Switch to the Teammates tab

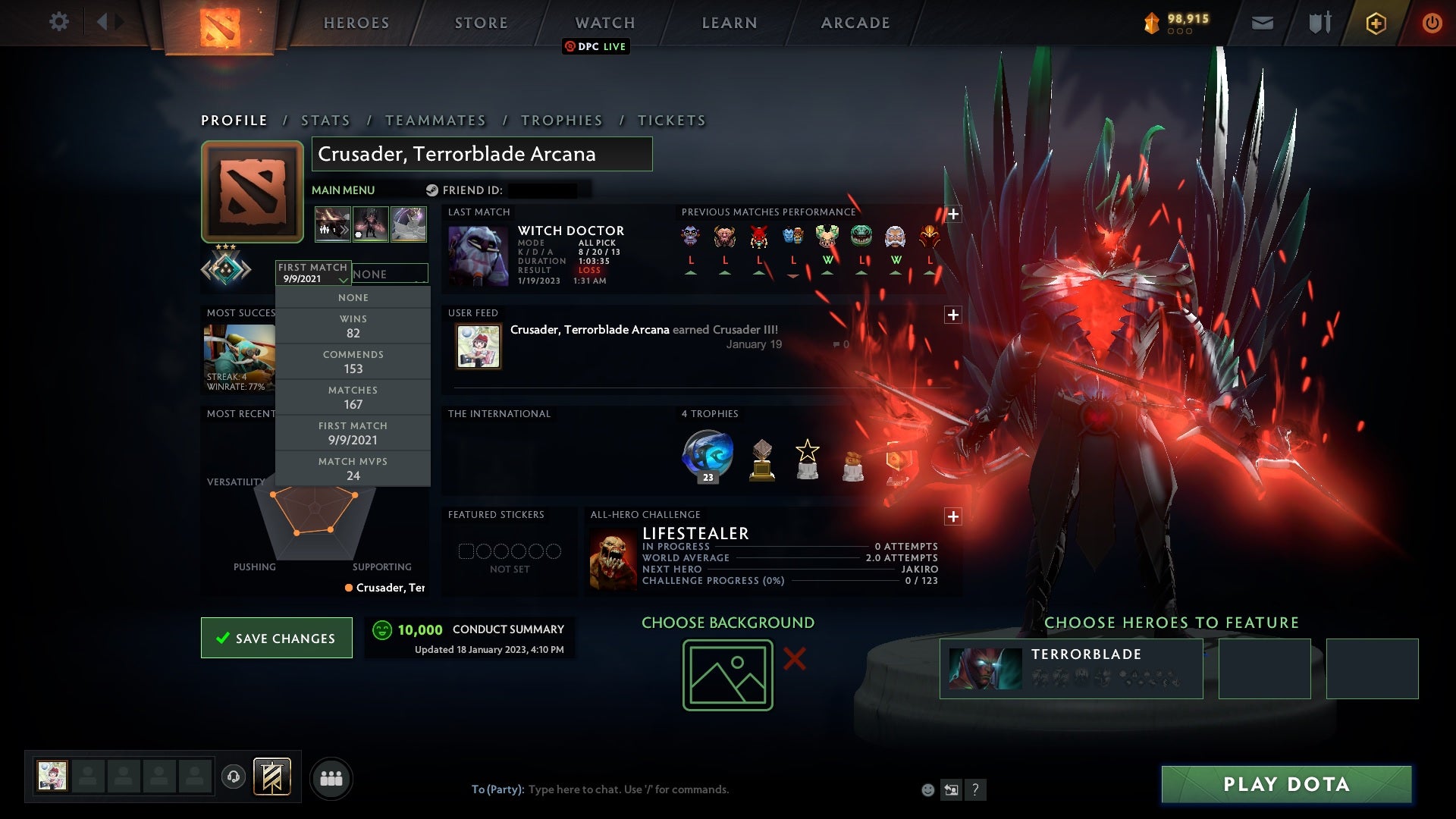[x=435, y=120]
